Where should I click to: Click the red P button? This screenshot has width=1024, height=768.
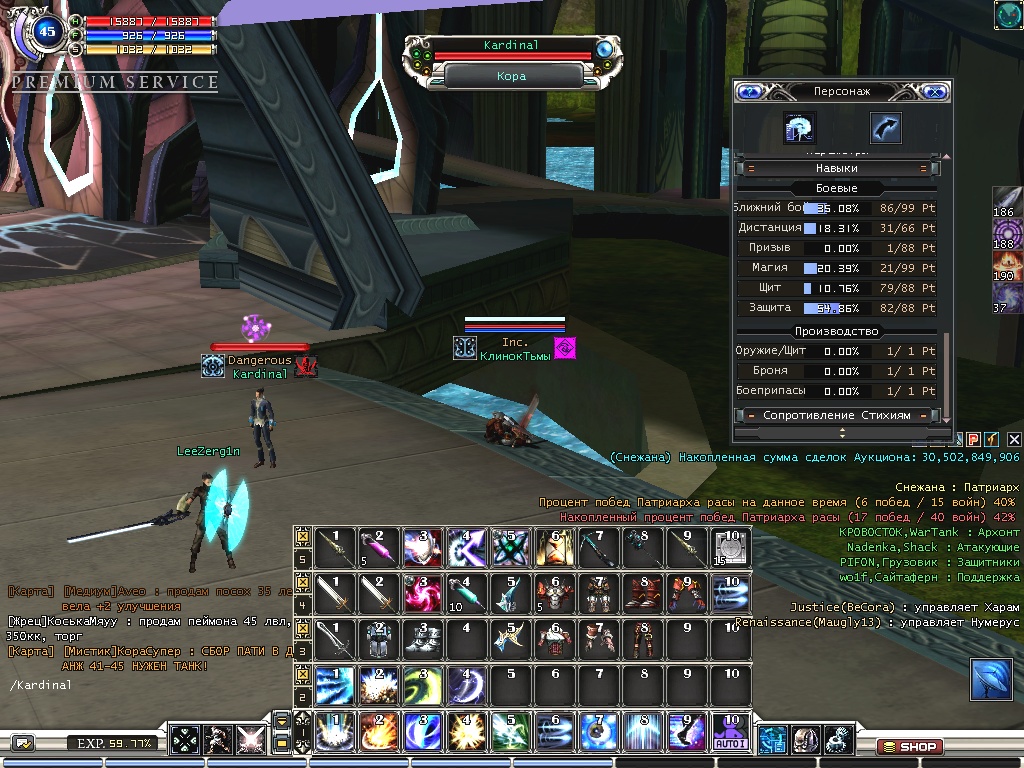click(973, 439)
